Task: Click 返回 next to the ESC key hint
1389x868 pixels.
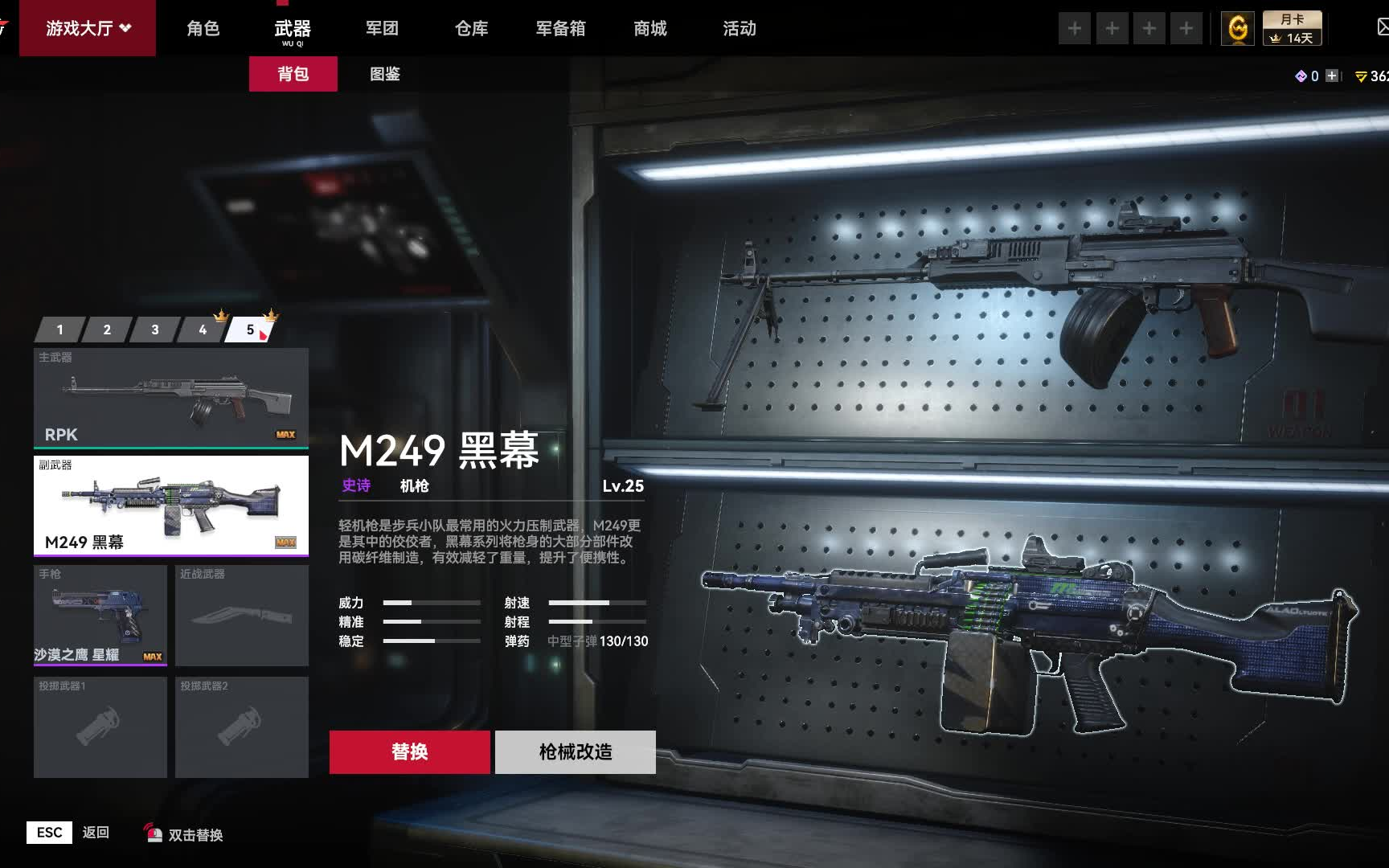Action: (x=96, y=833)
